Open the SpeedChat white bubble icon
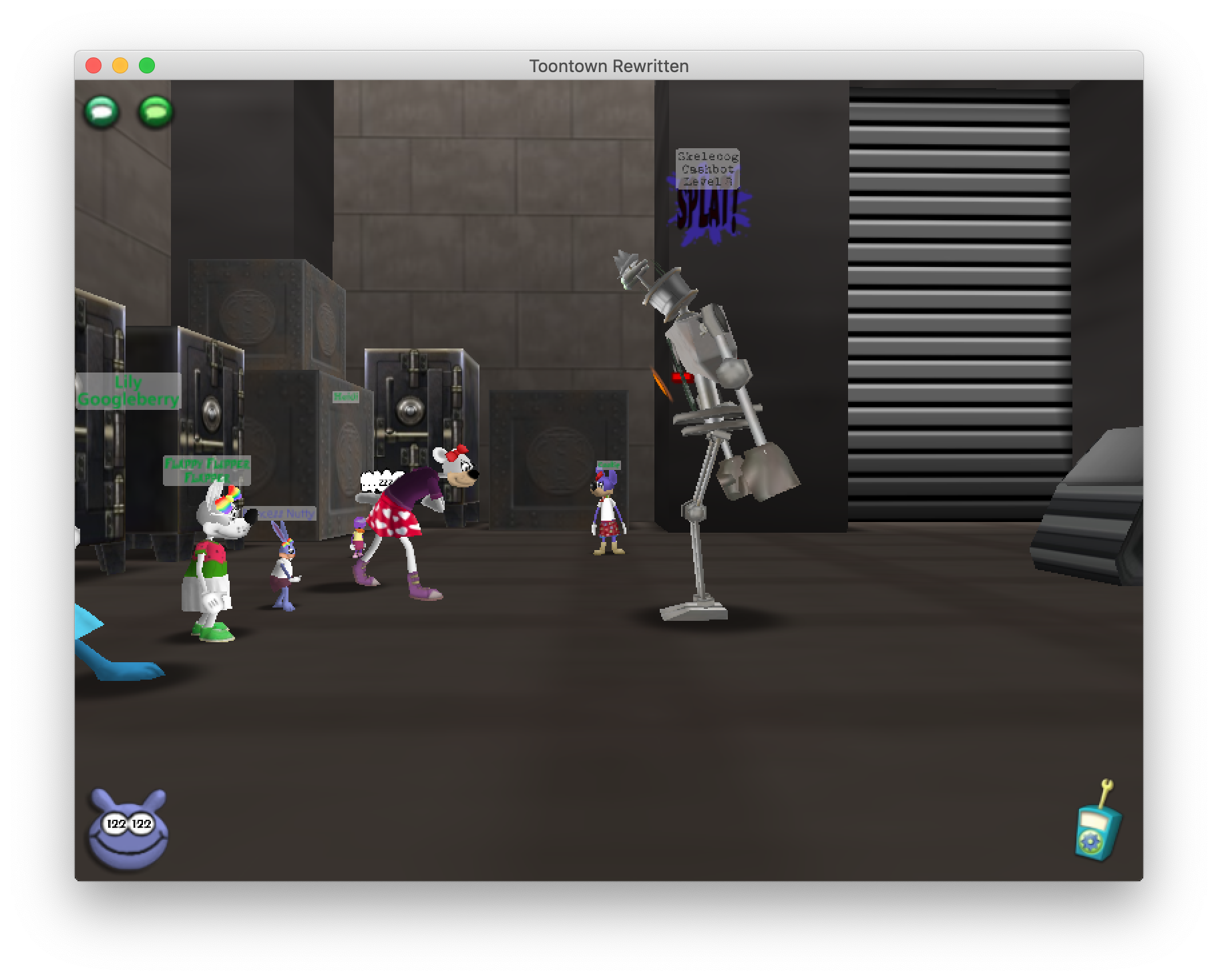 [101, 111]
